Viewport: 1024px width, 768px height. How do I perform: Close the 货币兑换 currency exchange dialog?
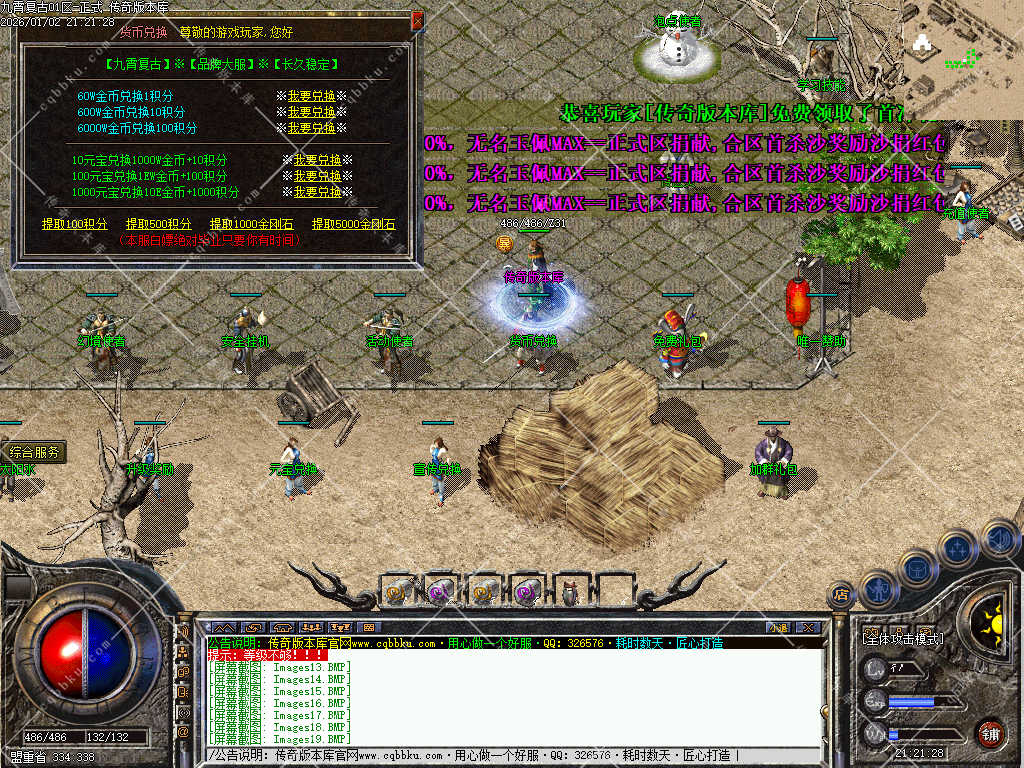418,20
